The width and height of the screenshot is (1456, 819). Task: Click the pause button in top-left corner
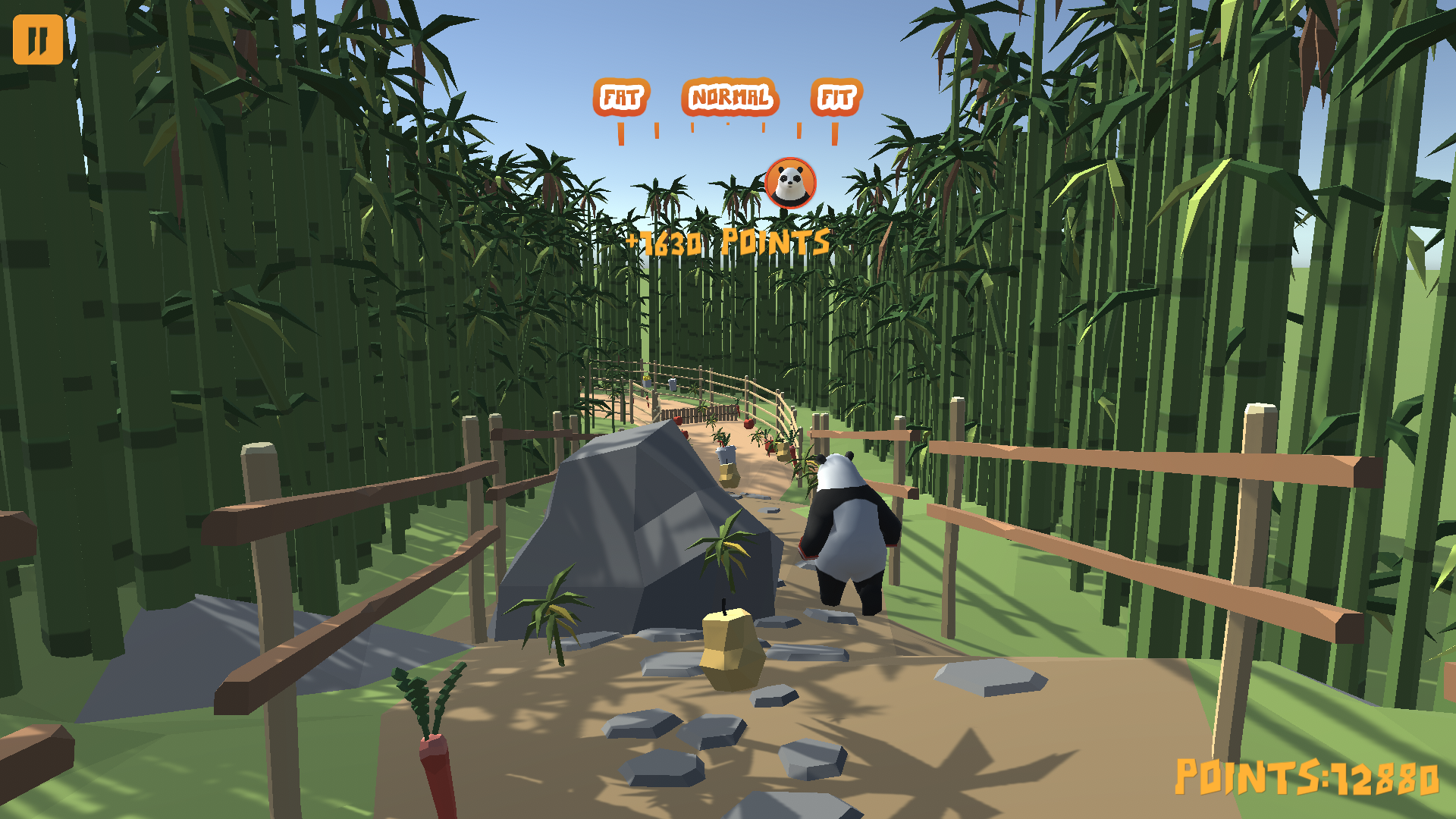tap(39, 39)
